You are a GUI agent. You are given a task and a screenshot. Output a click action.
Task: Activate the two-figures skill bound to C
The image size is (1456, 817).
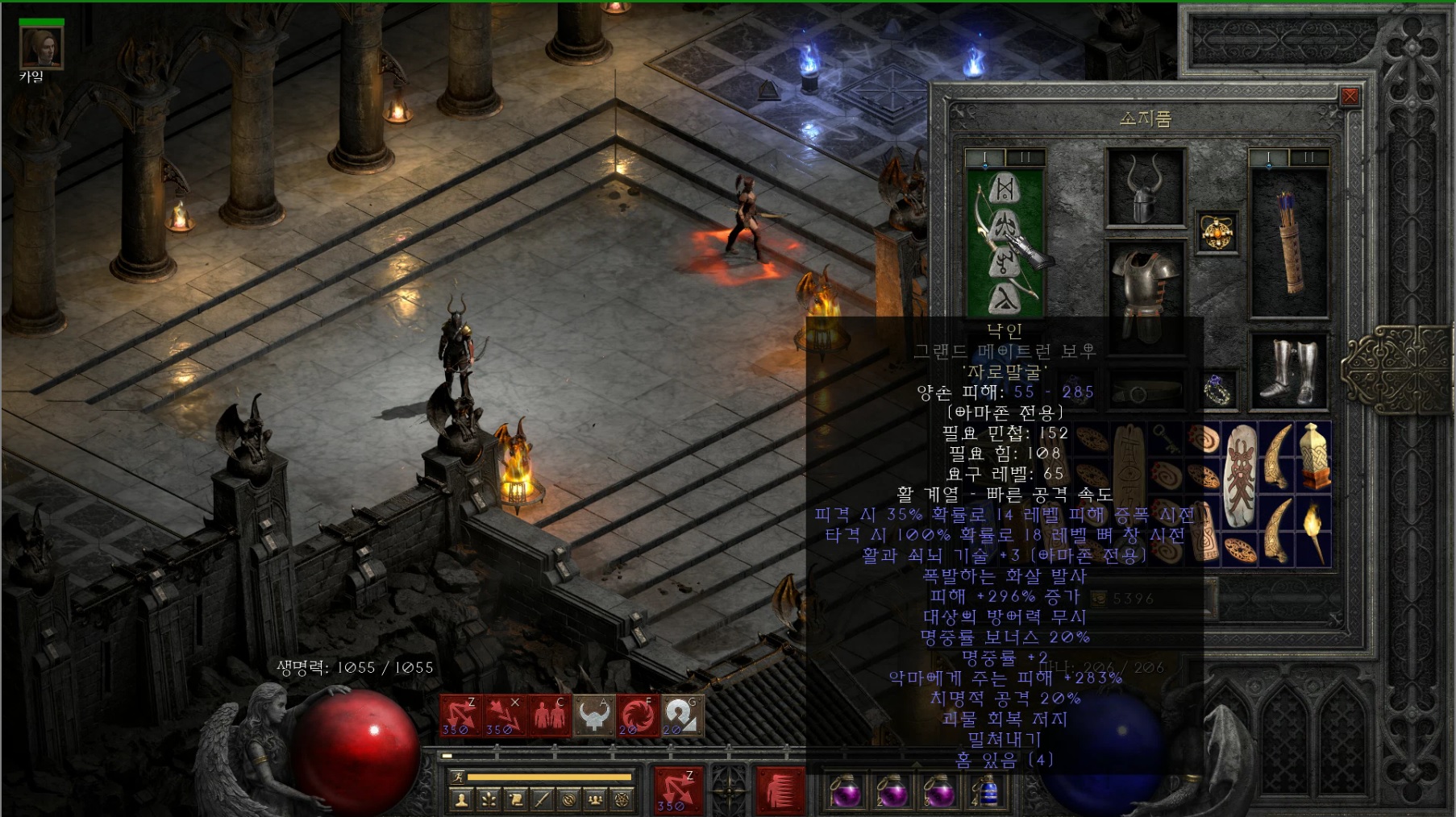(x=549, y=715)
